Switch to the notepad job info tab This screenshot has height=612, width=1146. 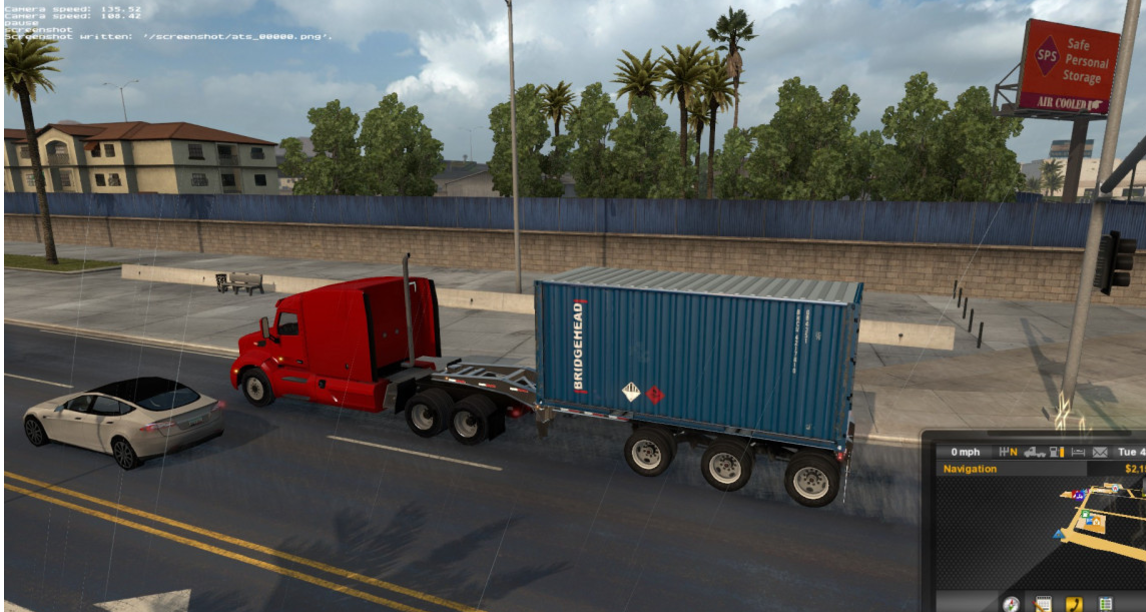point(1043,603)
